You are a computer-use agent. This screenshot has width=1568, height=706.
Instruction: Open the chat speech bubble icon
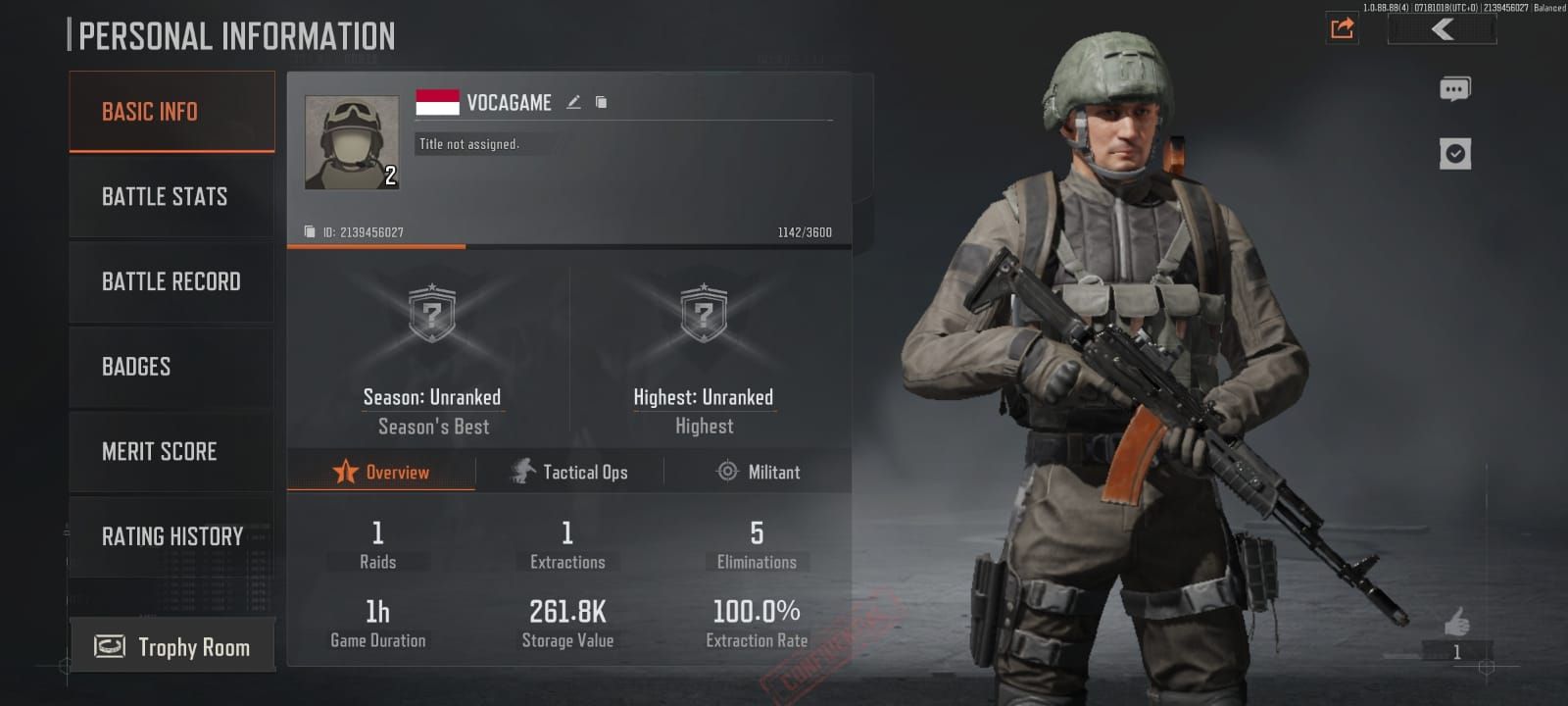[x=1454, y=90]
